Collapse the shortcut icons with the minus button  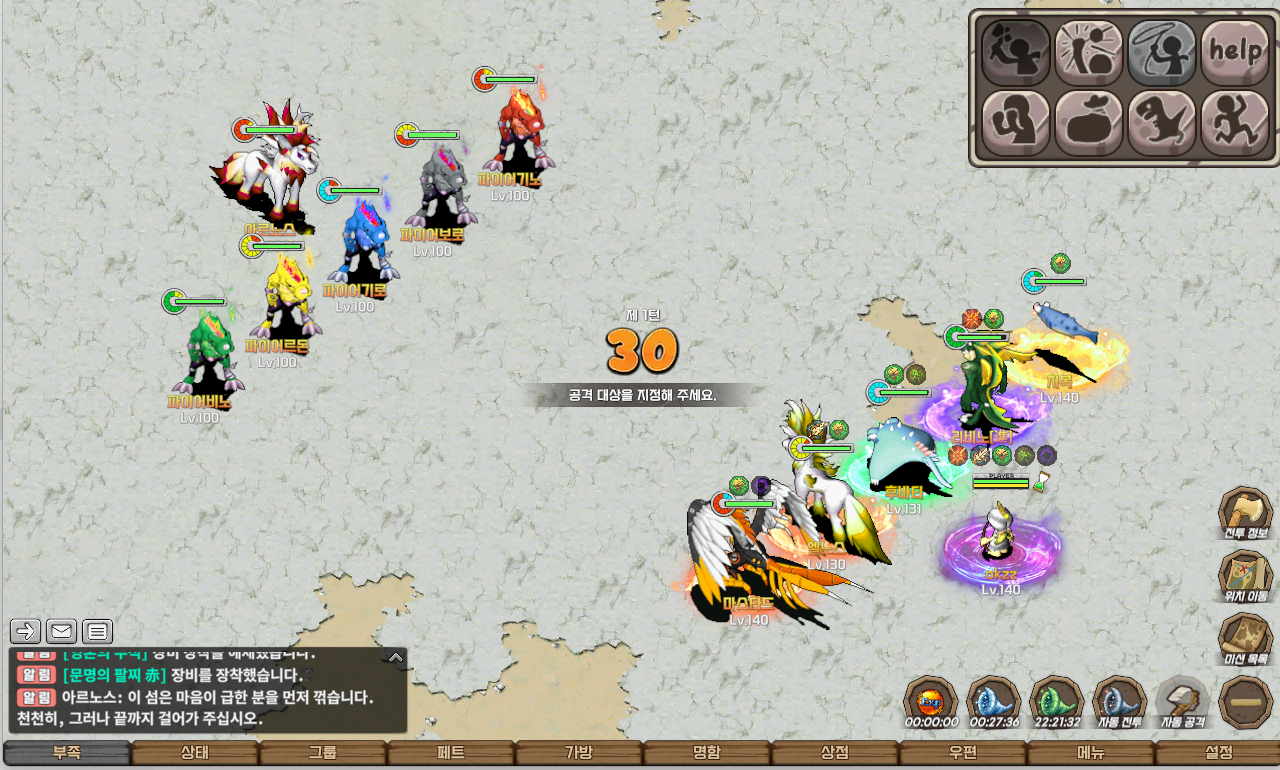(x=1245, y=701)
